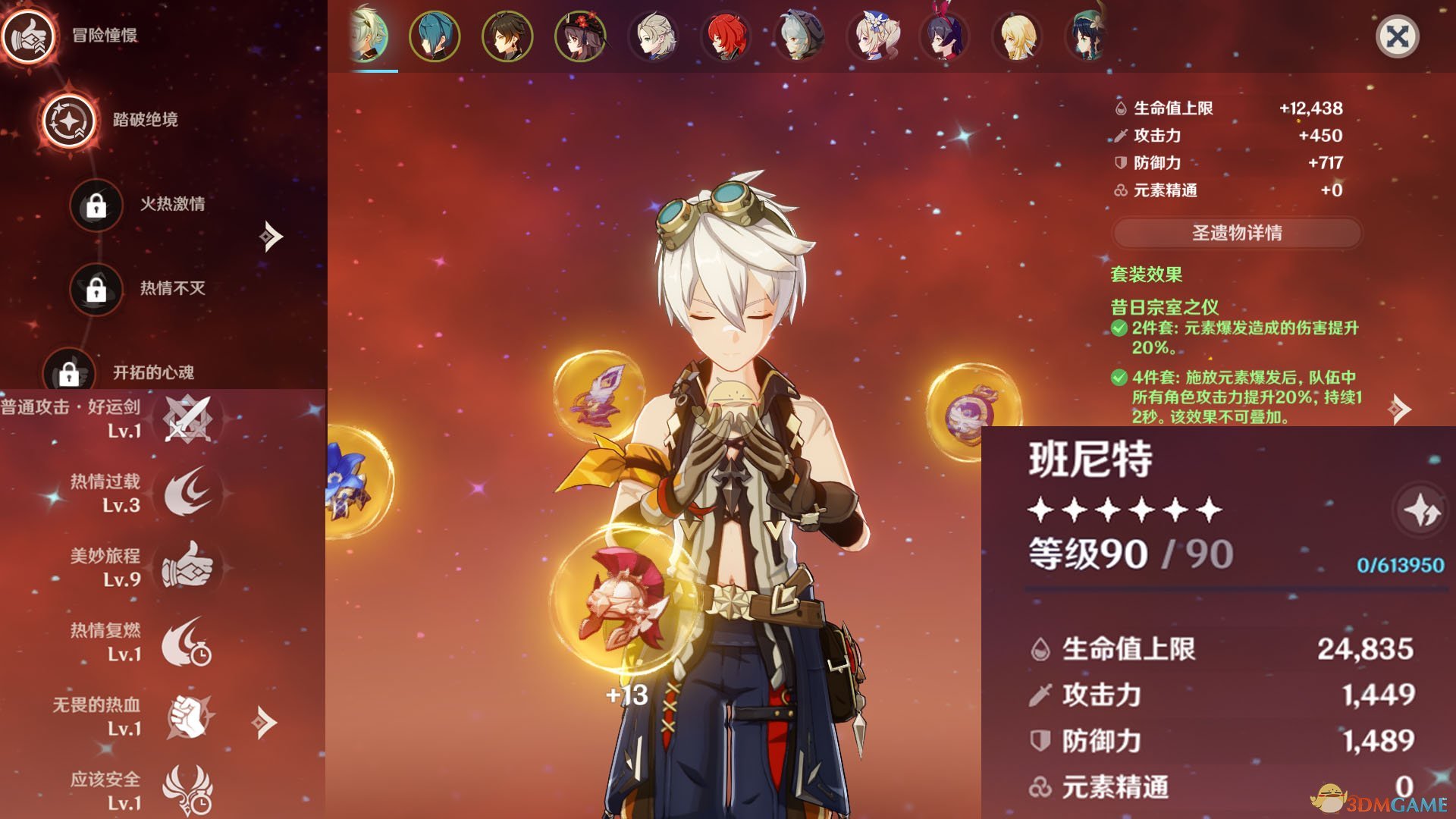Choose Hu Tao's portrait

(x=580, y=36)
